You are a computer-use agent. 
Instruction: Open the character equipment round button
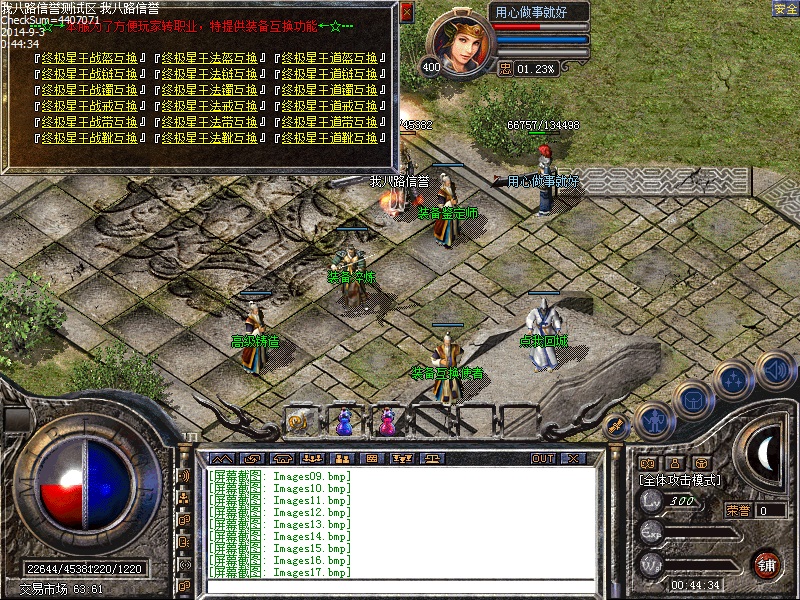pos(654,422)
